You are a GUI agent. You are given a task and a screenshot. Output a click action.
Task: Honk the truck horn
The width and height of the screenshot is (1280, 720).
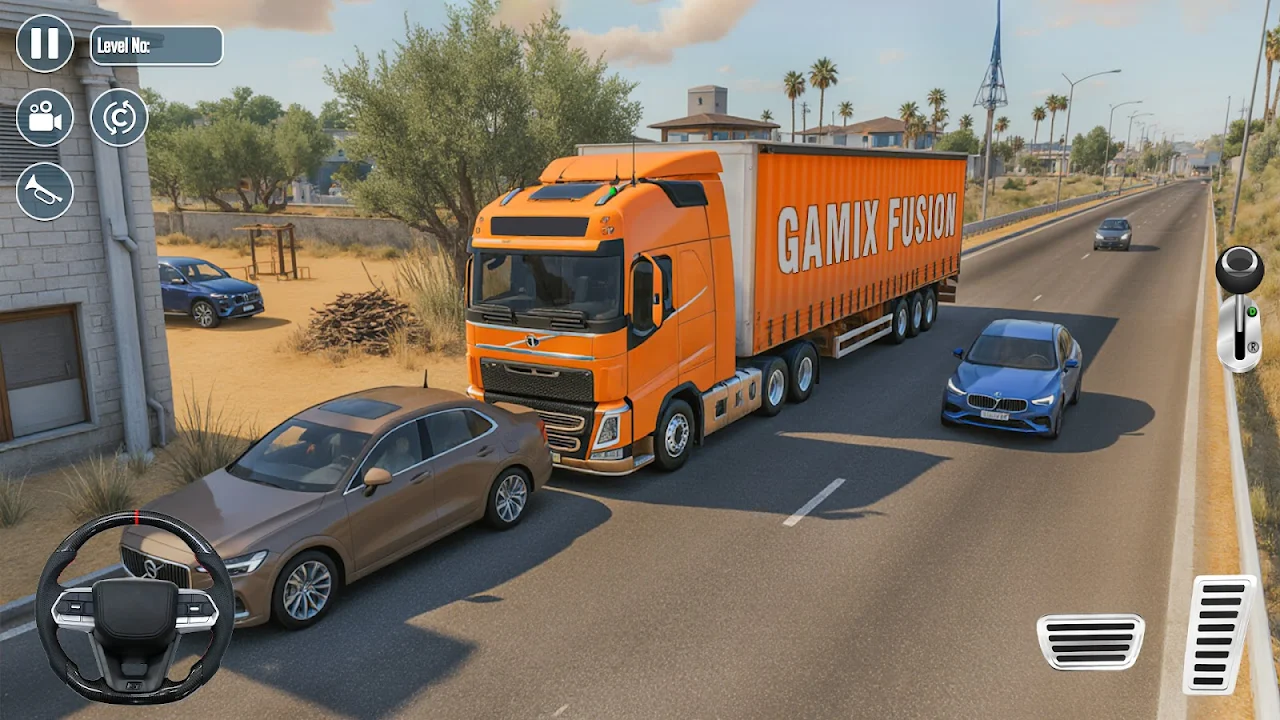coord(45,191)
